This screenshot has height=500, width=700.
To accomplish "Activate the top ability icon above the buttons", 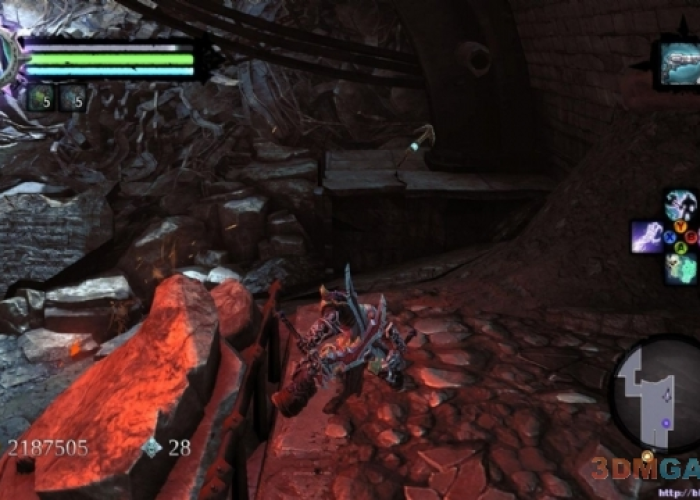I will tap(680, 206).
